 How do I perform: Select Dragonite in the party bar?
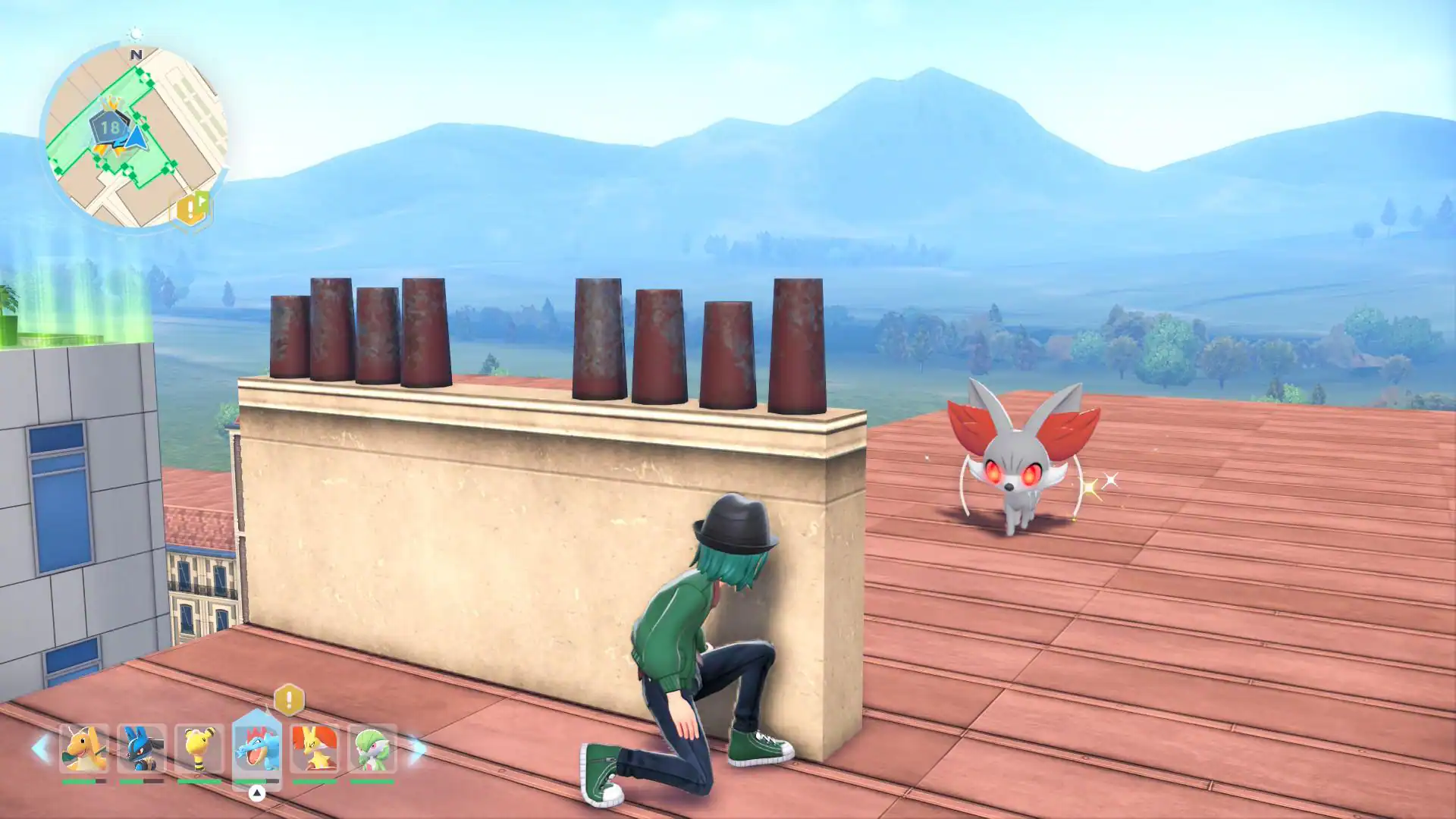pos(84,748)
